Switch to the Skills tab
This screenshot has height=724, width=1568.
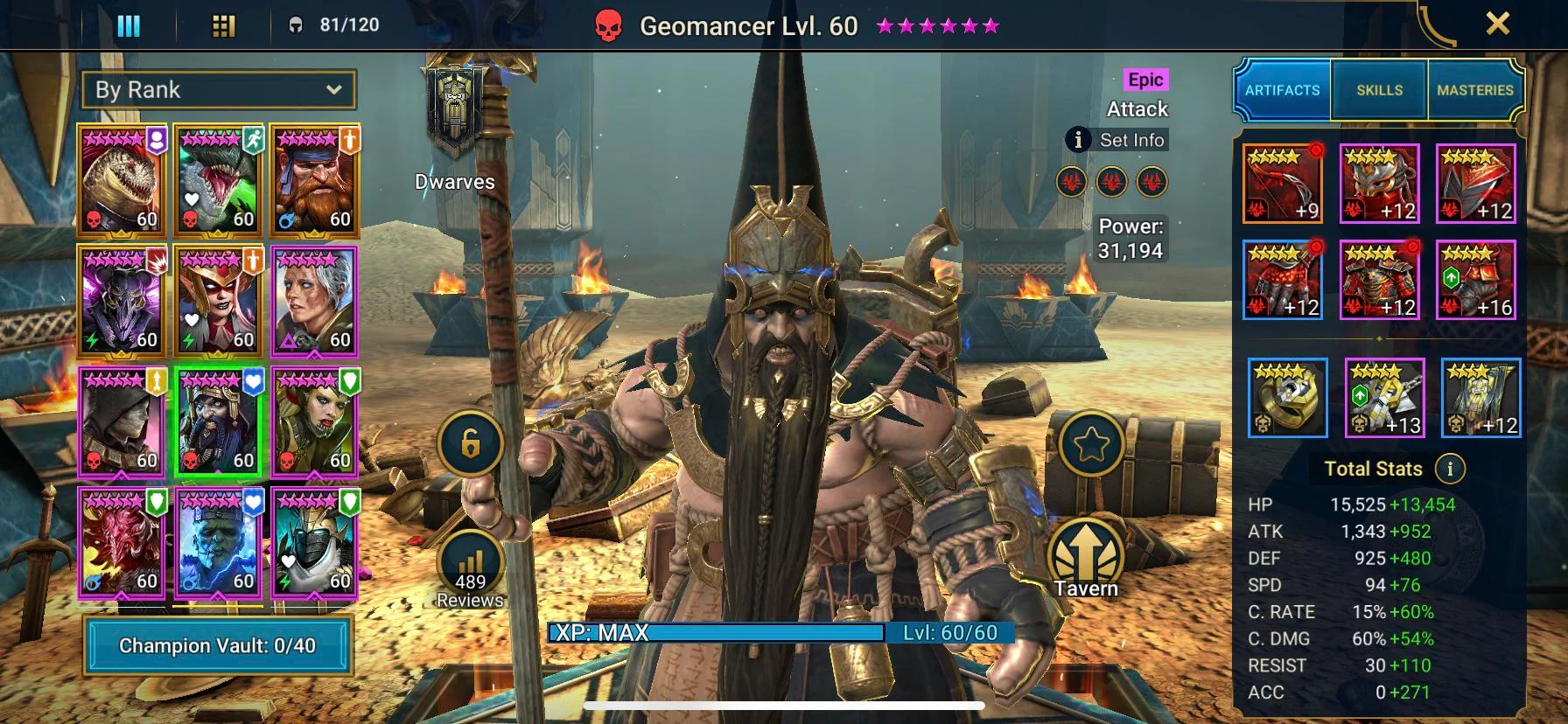point(1379,90)
